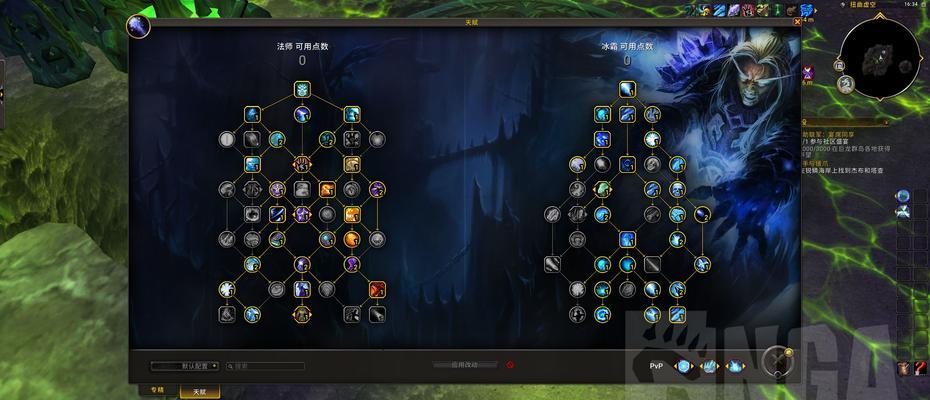
Task: Select the topmost Frost tree talent node
Action: coord(626,89)
